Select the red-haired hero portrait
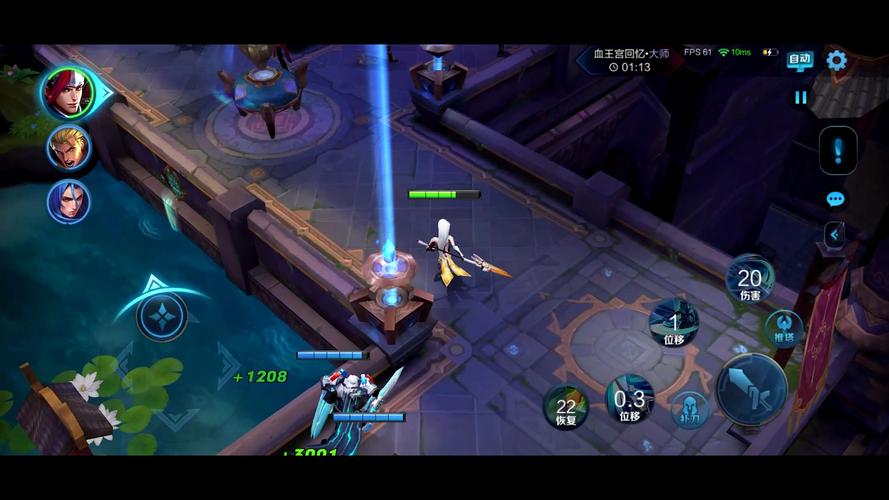The width and height of the screenshot is (889, 500). (x=68, y=94)
